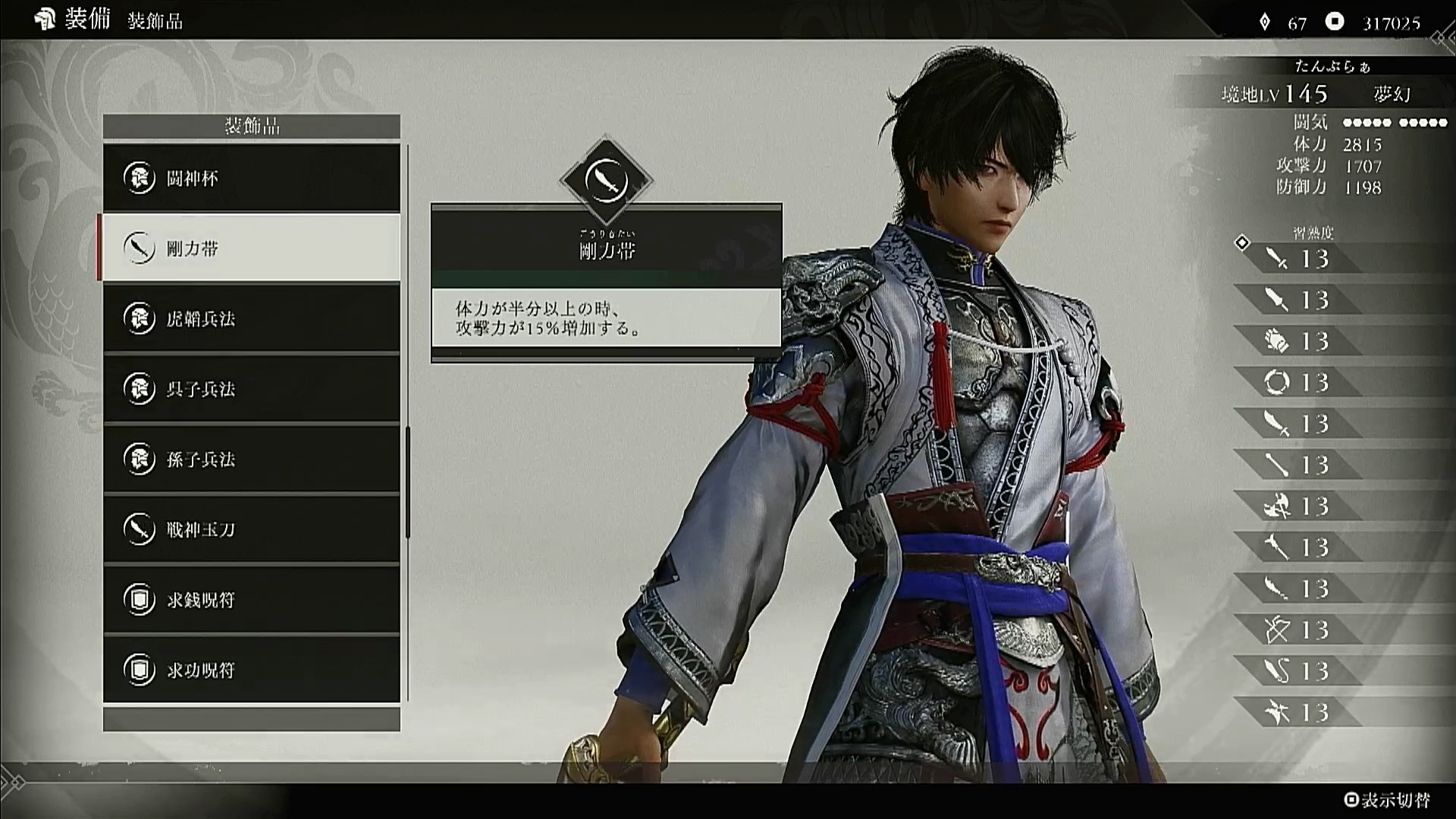Pick the 求功呪符 charm
The image size is (1456, 819).
tap(251, 670)
